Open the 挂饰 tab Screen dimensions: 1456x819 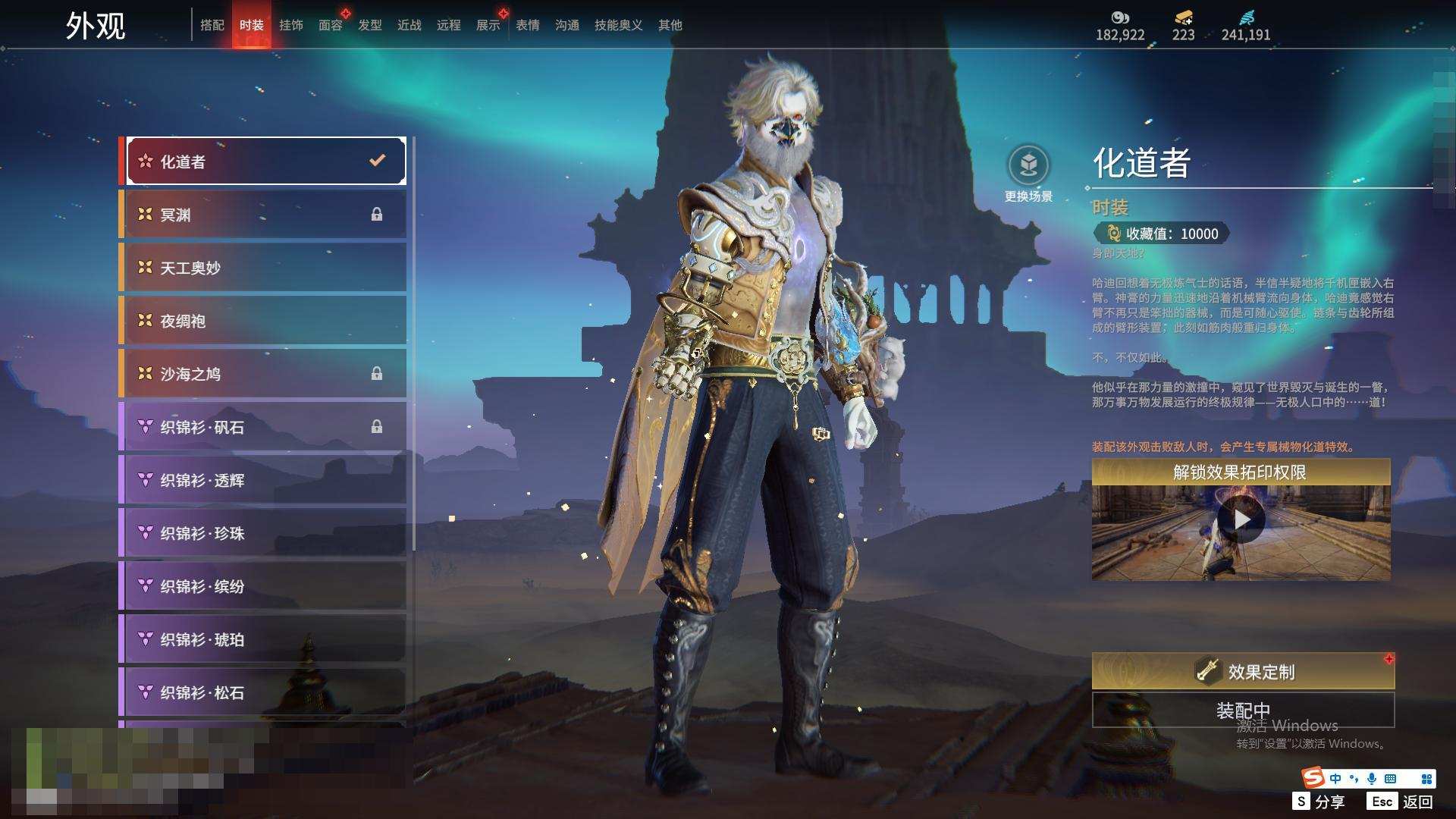pyautogui.click(x=290, y=25)
